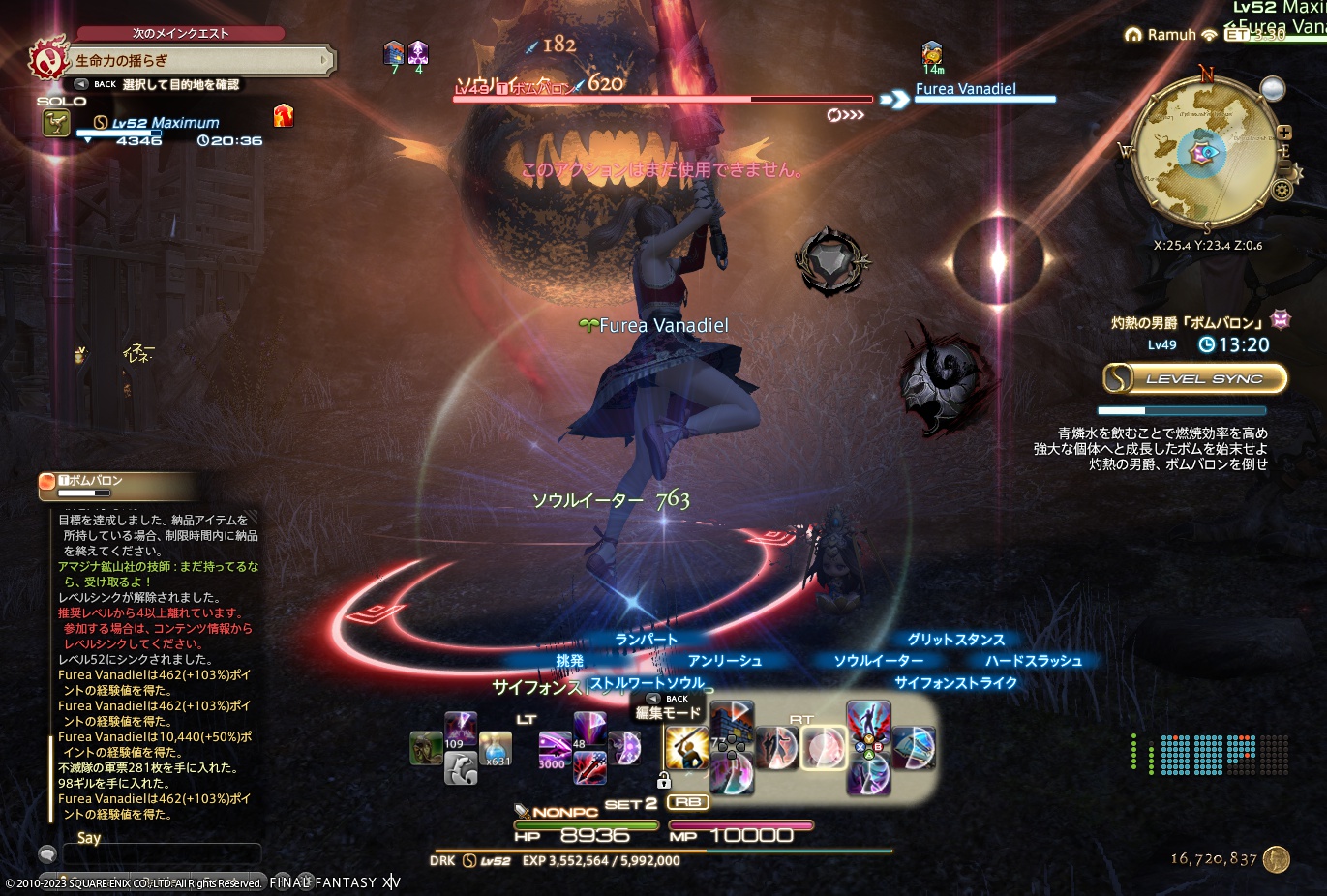Toggle the padlock to lock the hotbar

coord(664,779)
